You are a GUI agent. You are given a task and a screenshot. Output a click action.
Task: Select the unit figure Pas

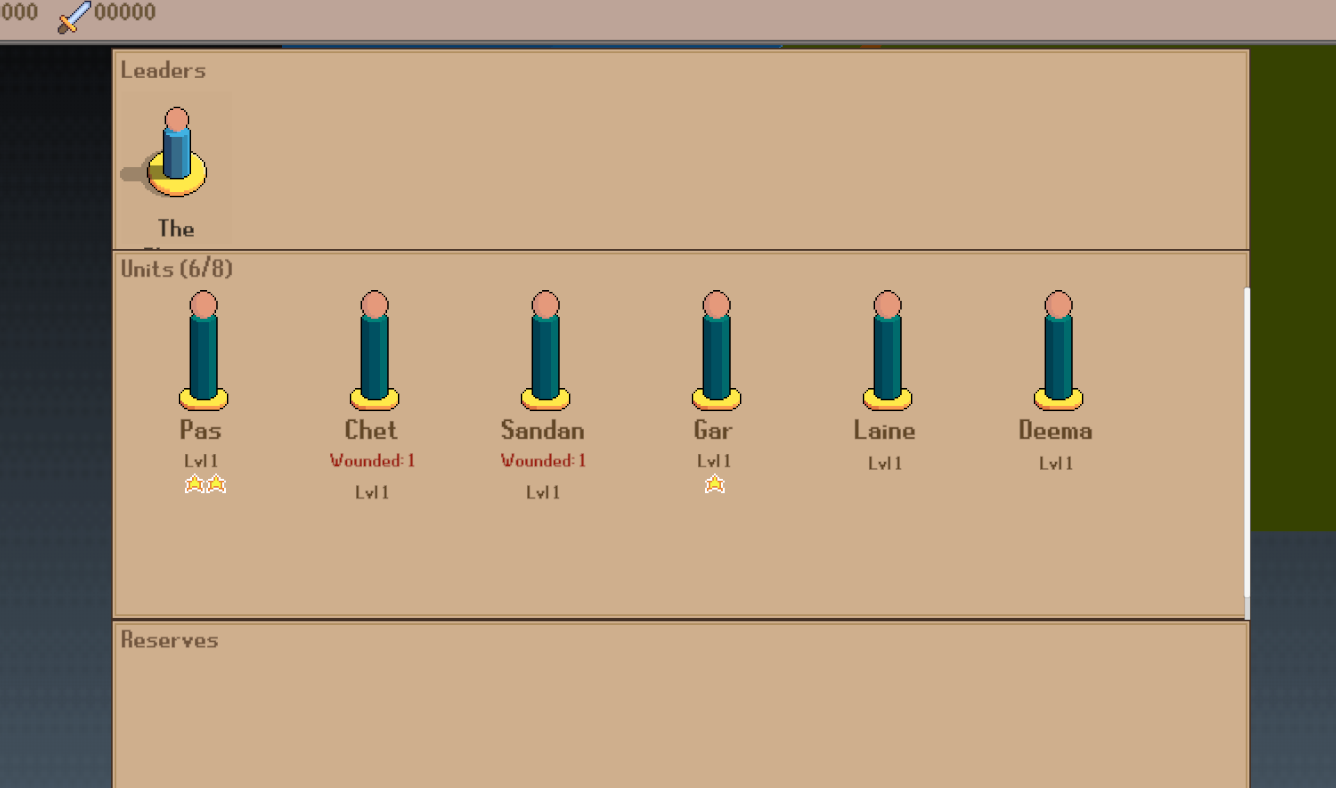click(x=203, y=350)
